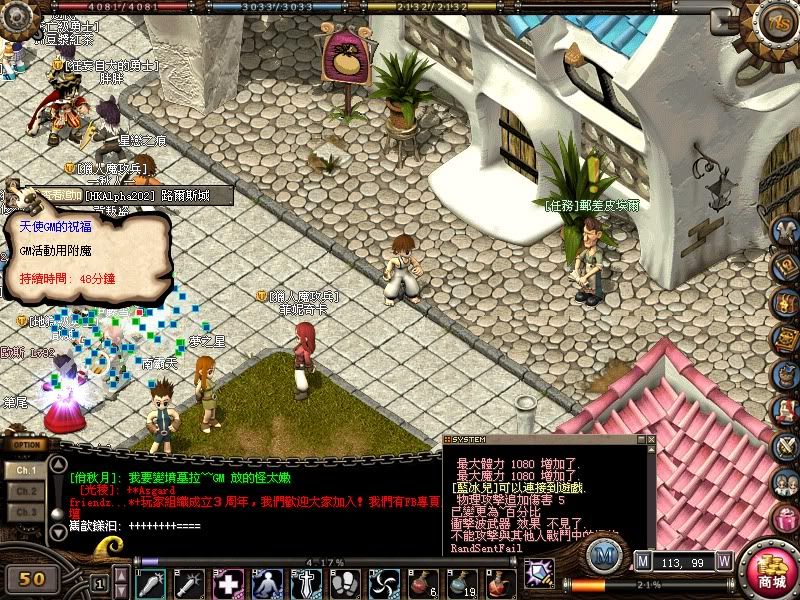Click the round blue M button
Image resolution: width=800 pixels, height=600 pixels.
[x=605, y=553]
